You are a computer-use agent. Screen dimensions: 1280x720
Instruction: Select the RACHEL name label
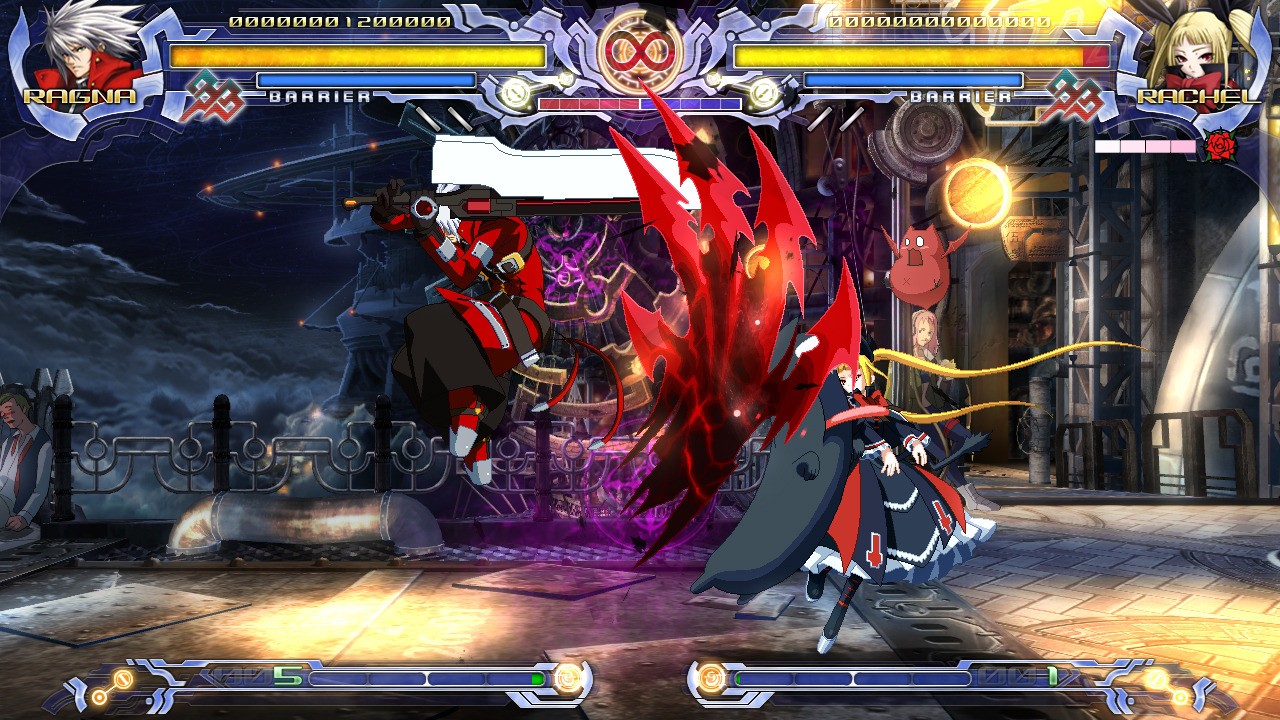1197,97
